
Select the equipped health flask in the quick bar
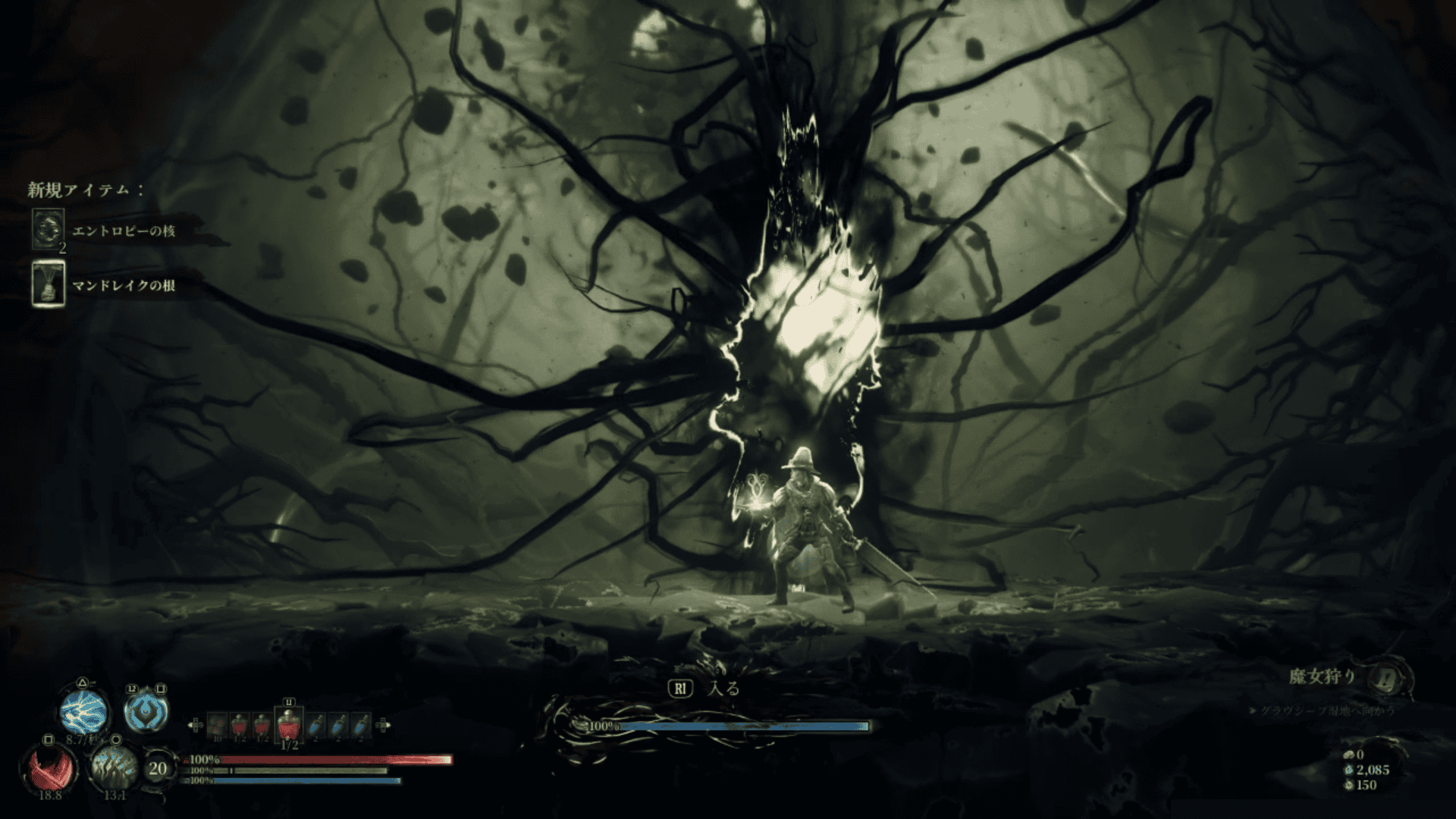coord(289,724)
